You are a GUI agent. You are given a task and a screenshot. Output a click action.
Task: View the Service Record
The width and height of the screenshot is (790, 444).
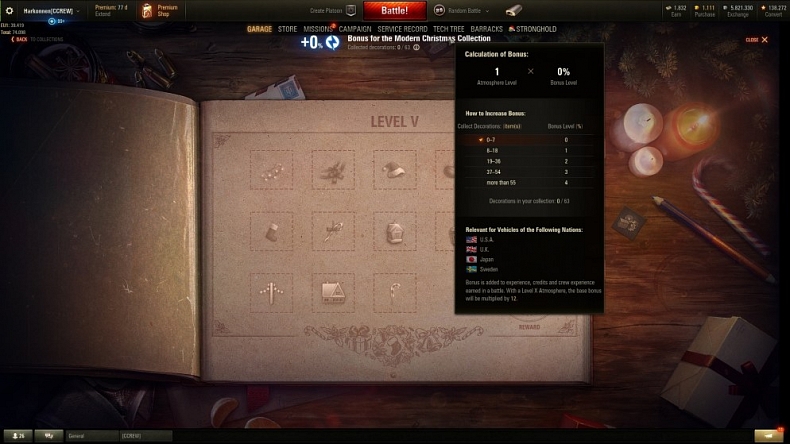[403, 29]
